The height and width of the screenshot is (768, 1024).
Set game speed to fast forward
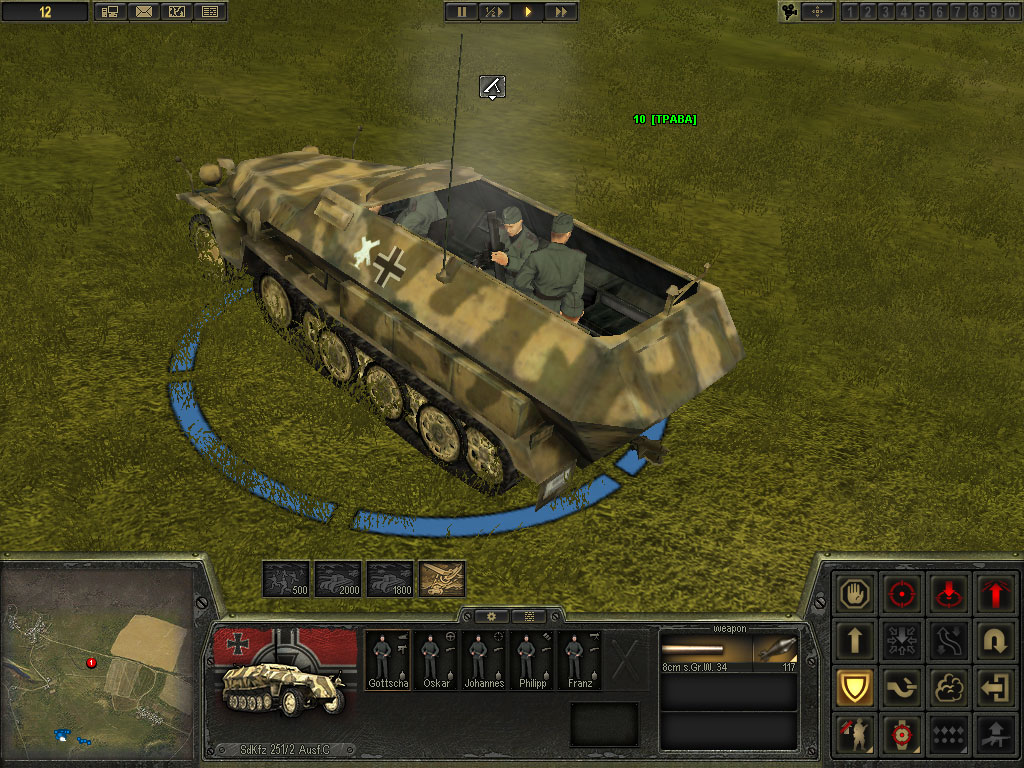(x=562, y=12)
